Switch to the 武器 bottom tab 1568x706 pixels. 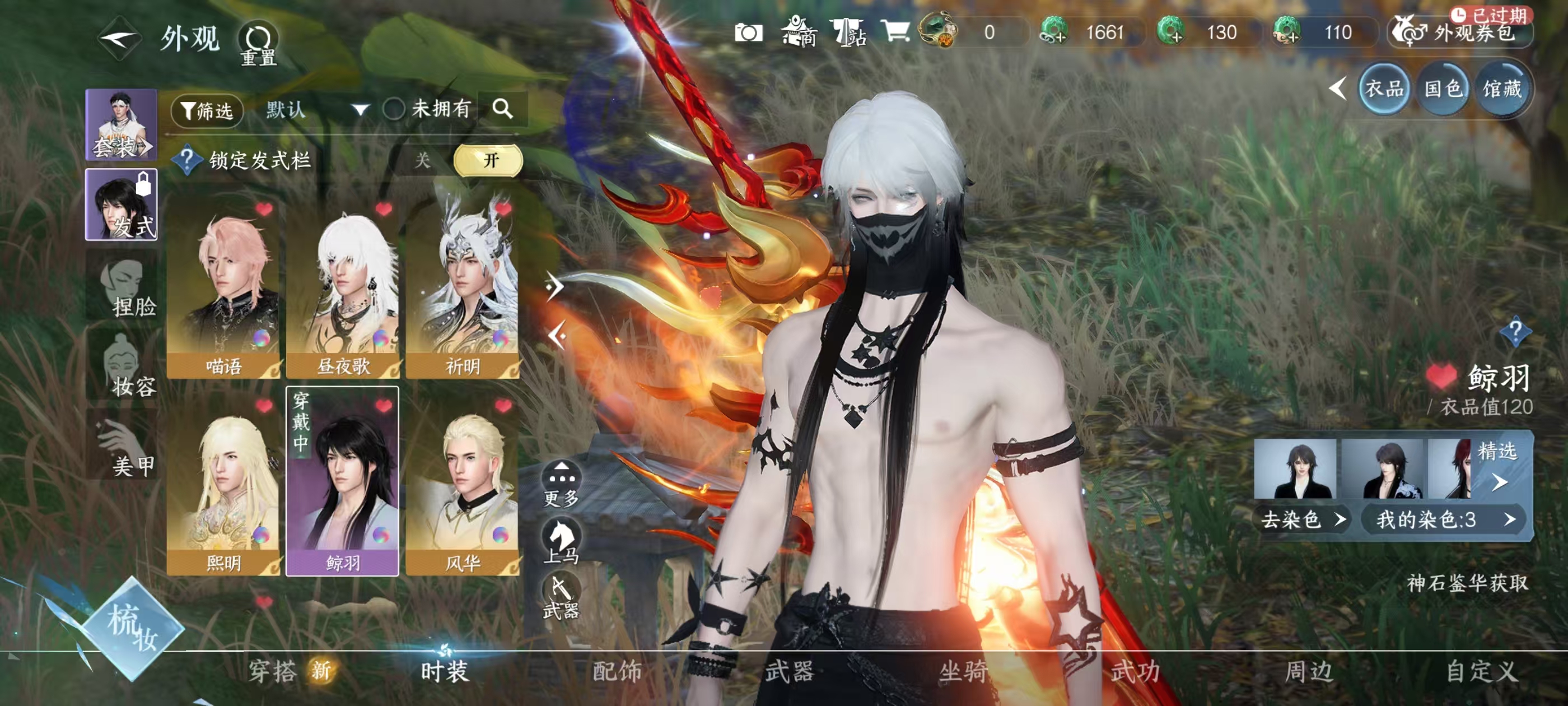(790, 671)
